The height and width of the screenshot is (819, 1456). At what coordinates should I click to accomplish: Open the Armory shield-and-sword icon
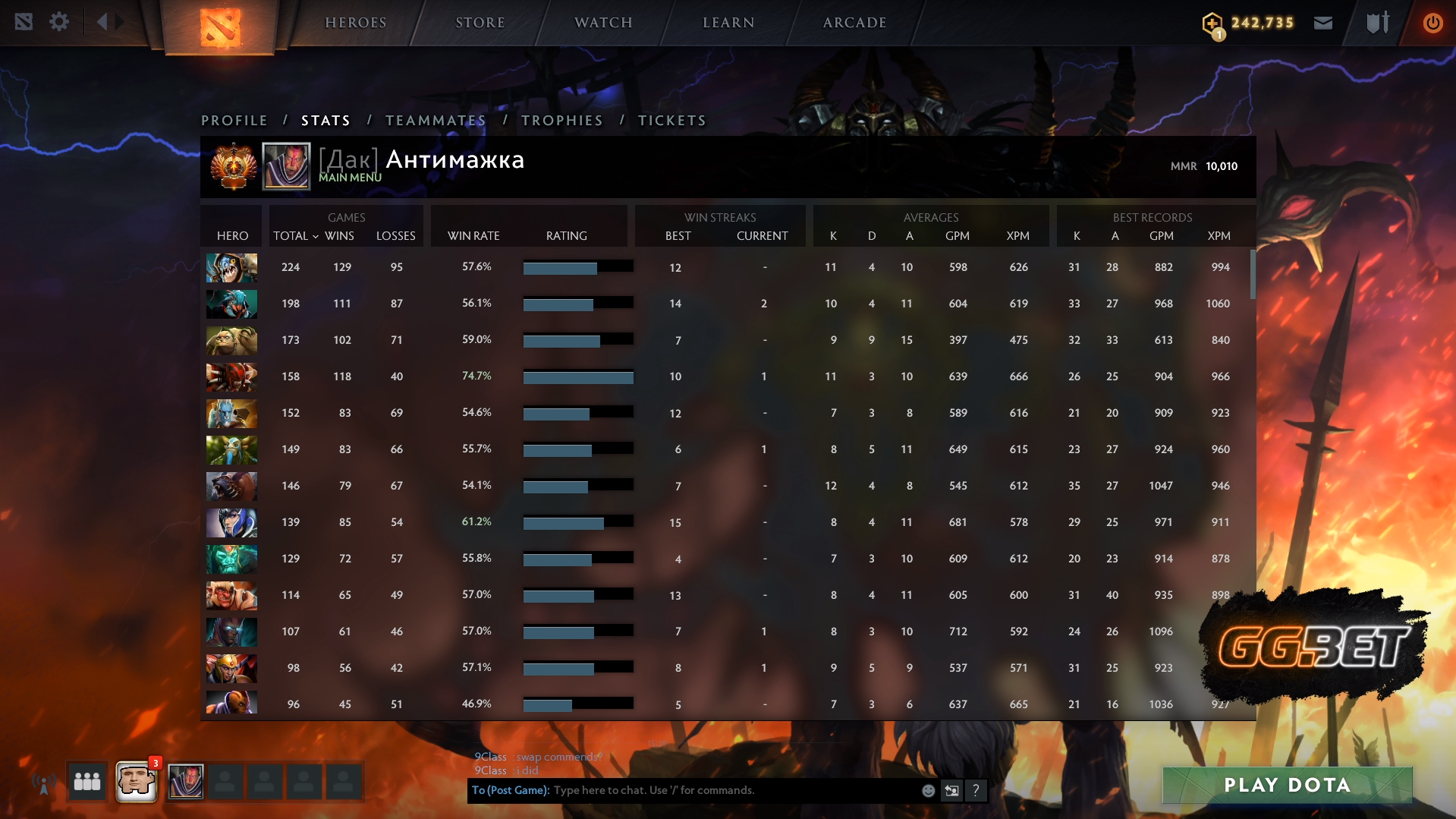pos(1377,22)
